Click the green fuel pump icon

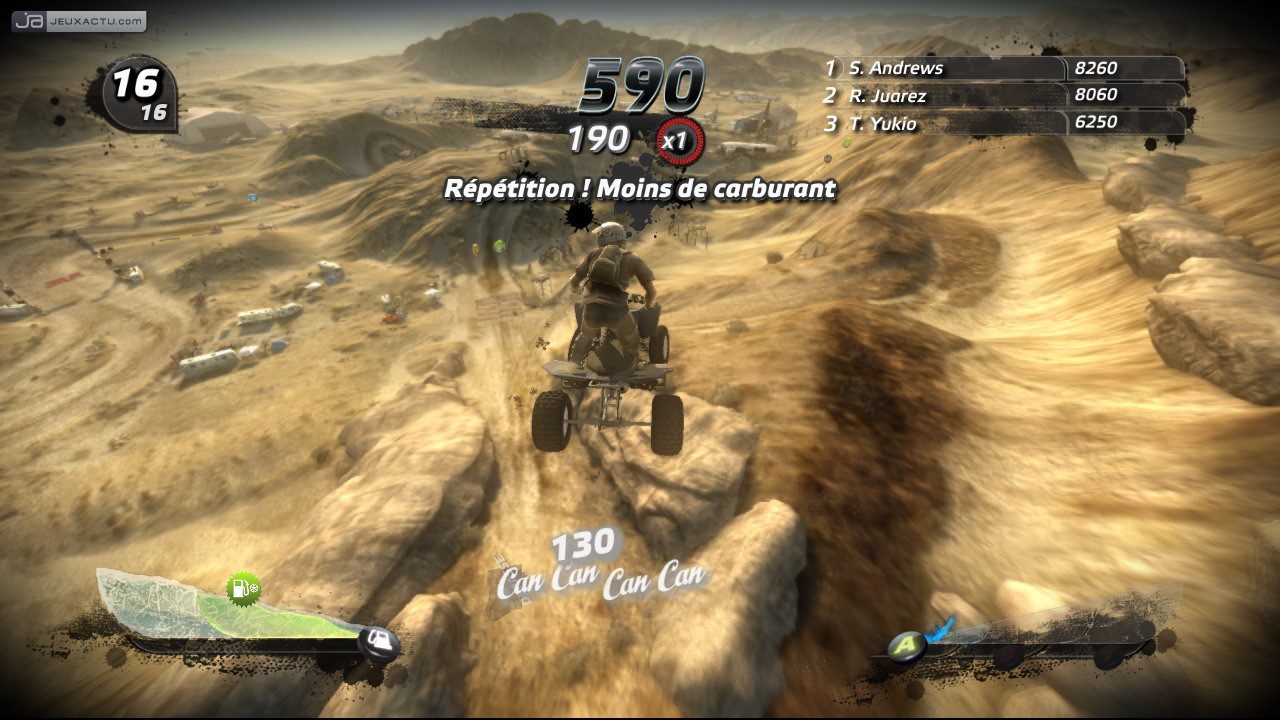[242, 589]
